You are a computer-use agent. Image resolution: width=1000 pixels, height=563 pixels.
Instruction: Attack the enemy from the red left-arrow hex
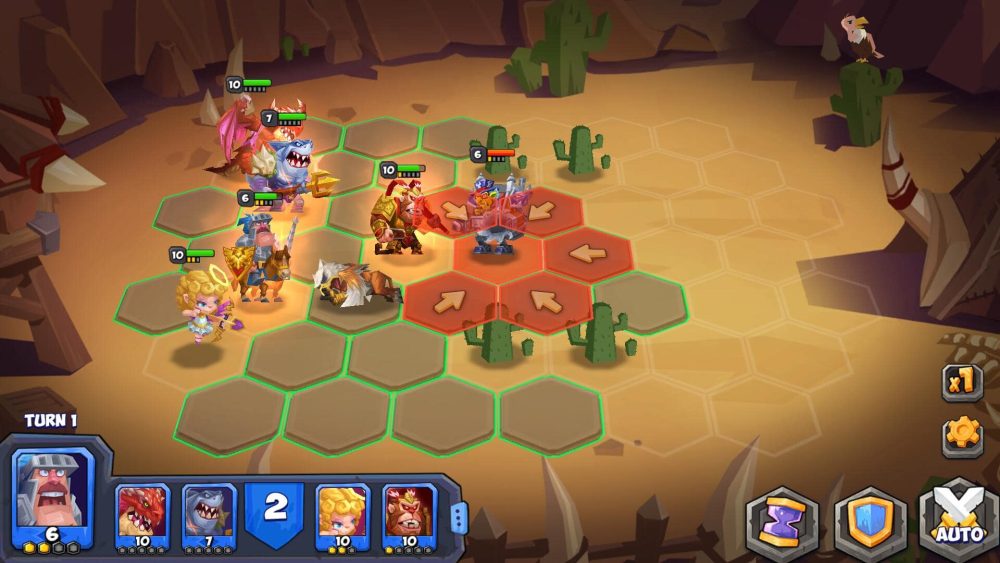[x=588, y=254]
